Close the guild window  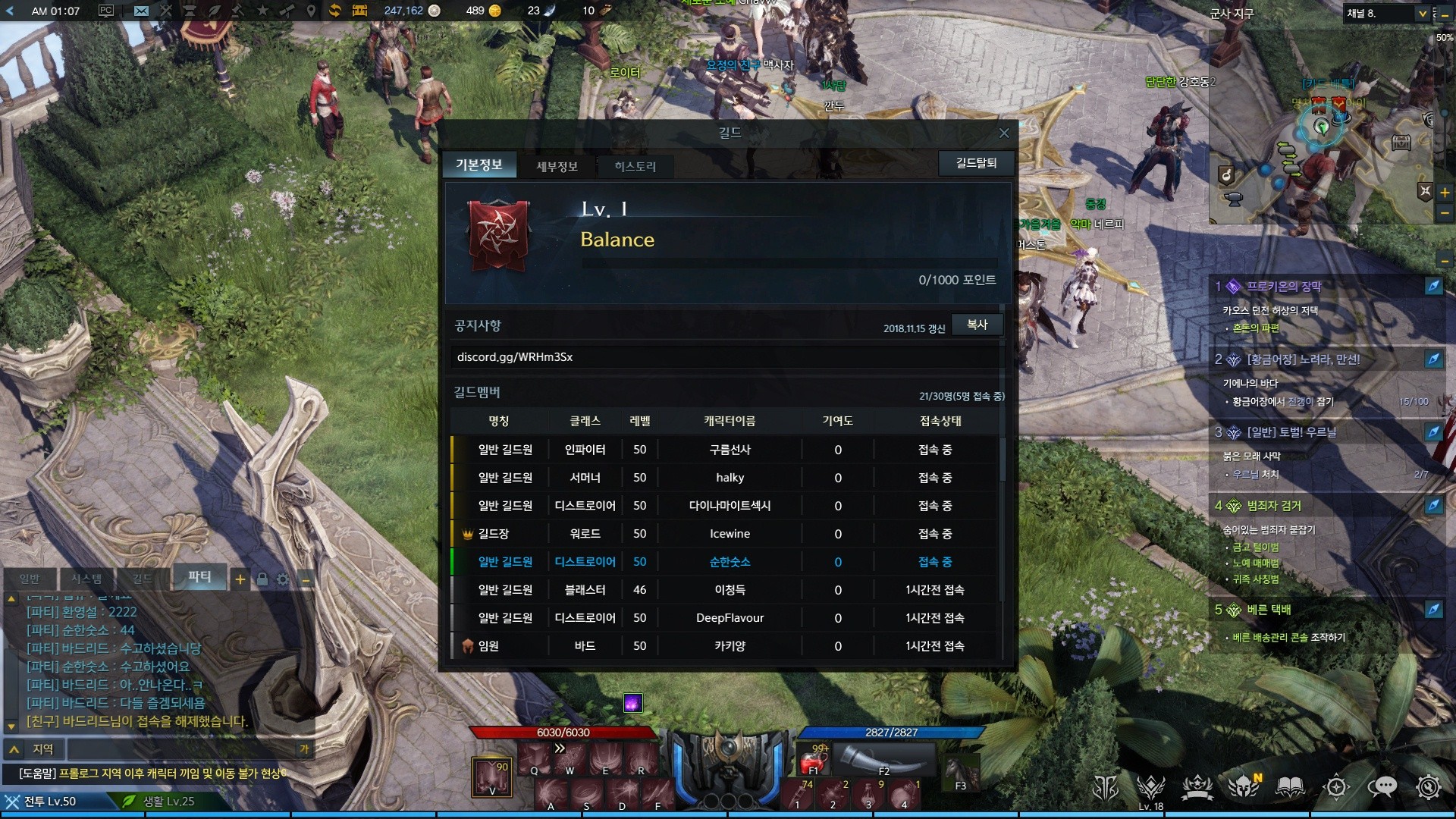point(1004,133)
